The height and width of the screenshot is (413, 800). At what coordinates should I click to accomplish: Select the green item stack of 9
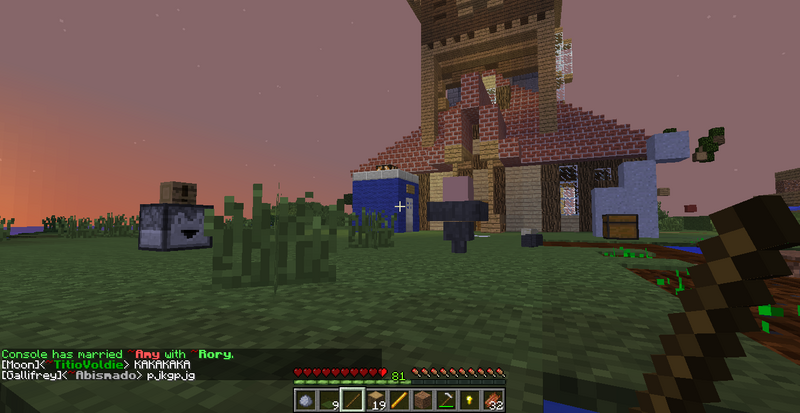pyautogui.click(x=329, y=400)
